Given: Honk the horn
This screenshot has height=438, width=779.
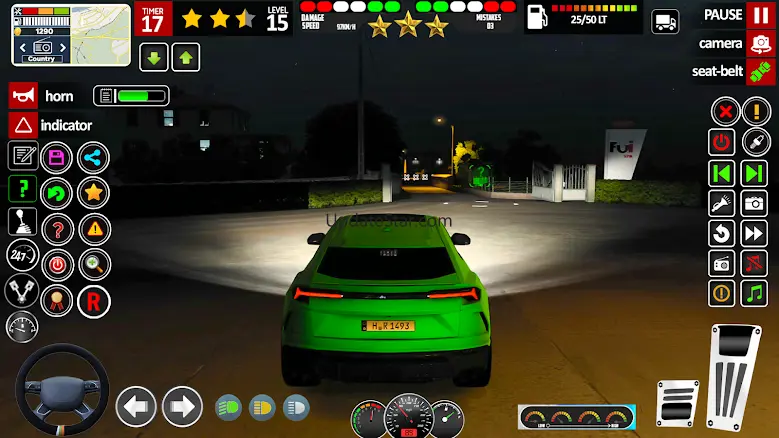Looking at the screenshot, I should [x=23, y=96].
